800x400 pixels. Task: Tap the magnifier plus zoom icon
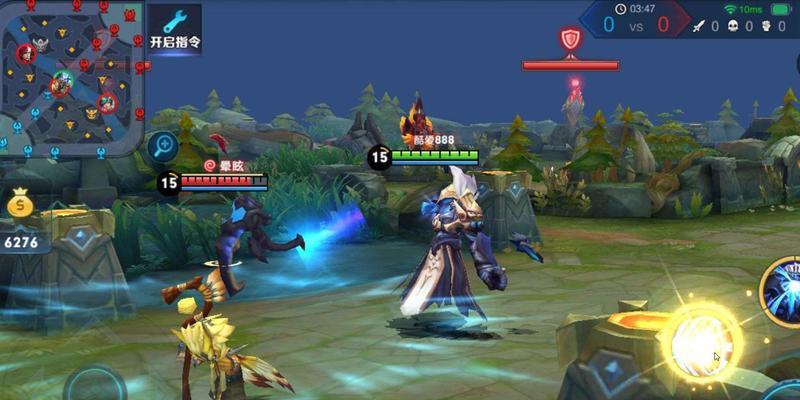(163, 147)
